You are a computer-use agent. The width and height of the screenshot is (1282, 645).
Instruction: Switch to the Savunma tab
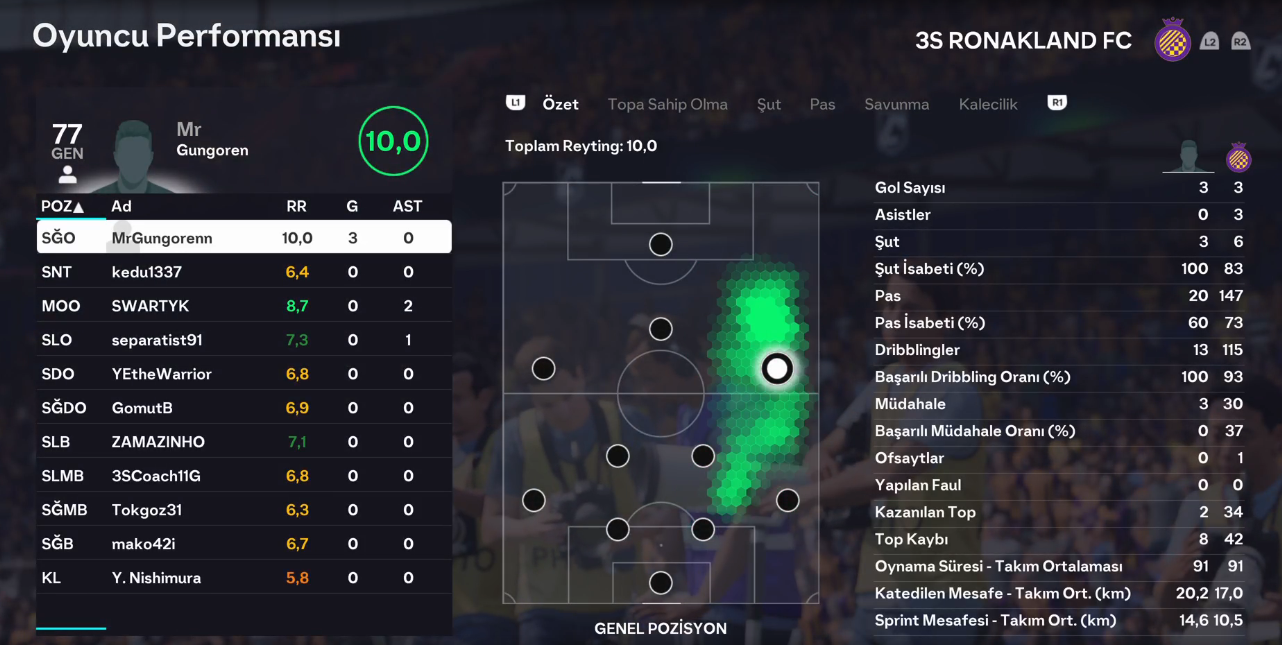896,104
